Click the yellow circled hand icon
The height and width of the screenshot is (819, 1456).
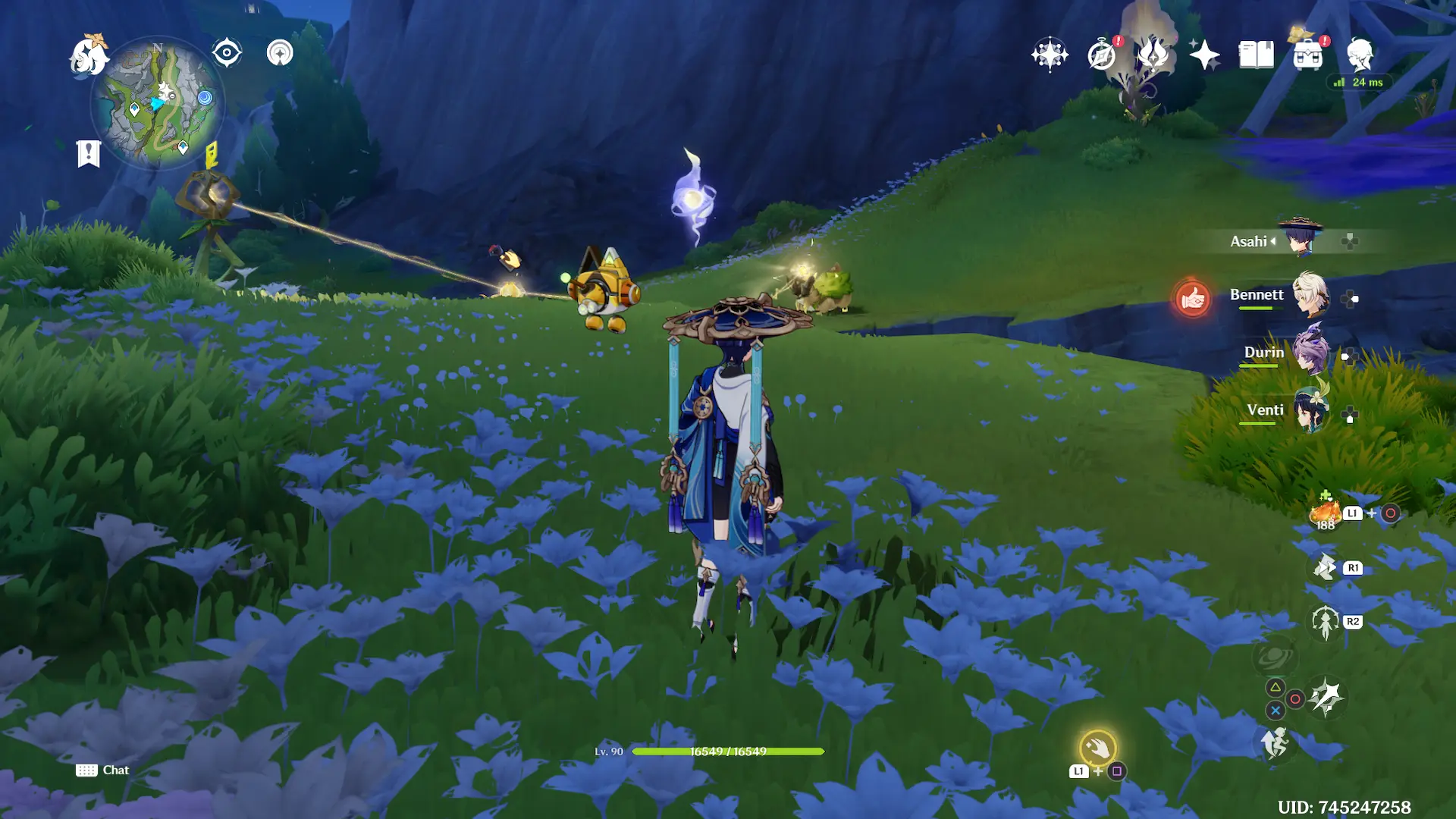coord(1097,748)
